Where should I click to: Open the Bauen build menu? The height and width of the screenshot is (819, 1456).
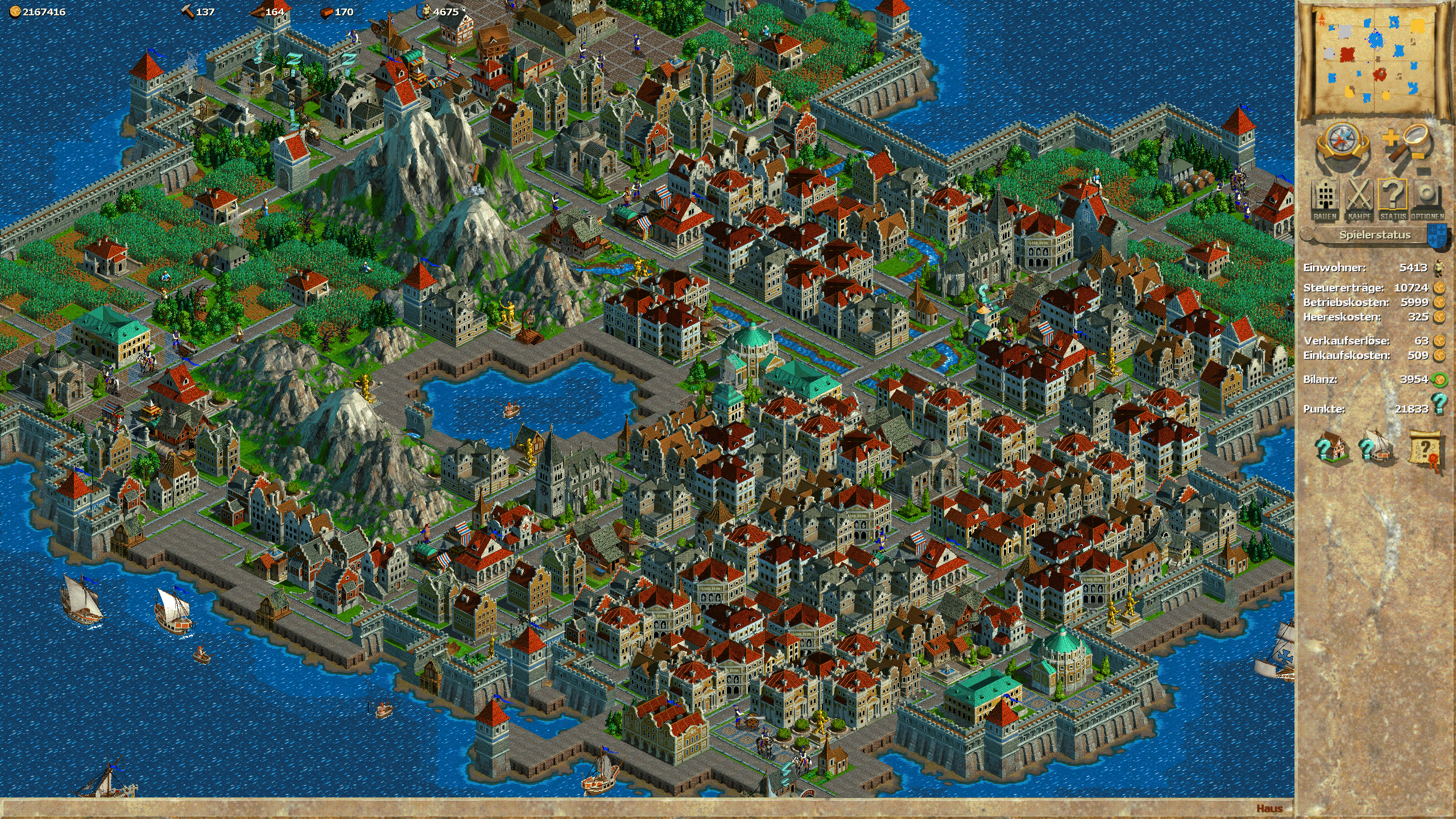point(1325,199)
